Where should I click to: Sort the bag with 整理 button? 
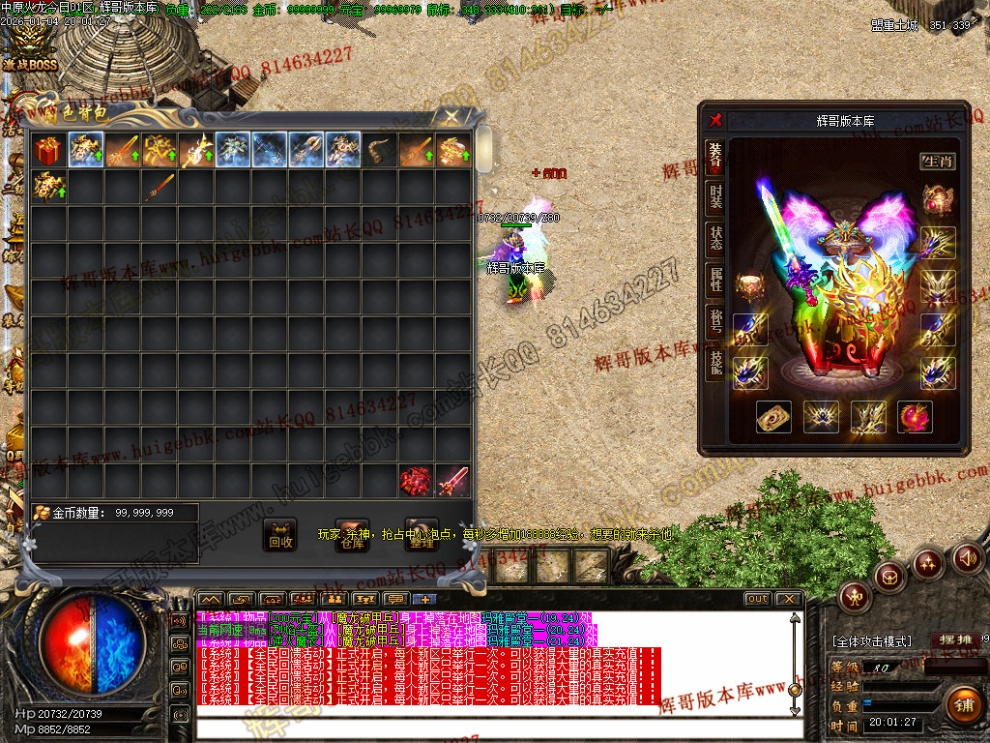tap(422, 537)
